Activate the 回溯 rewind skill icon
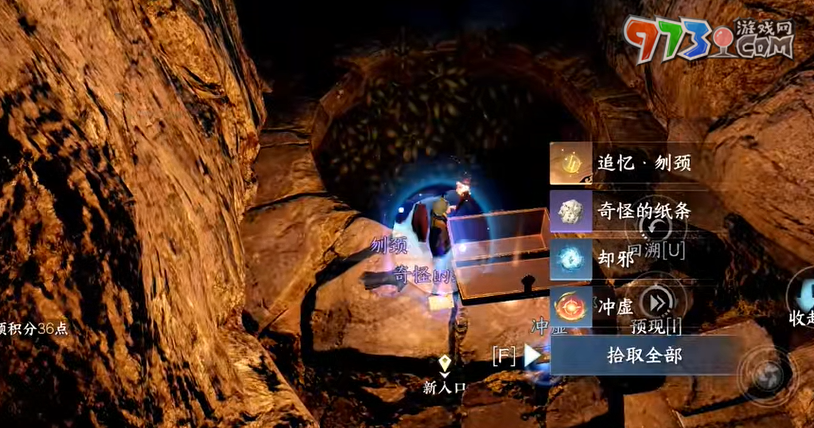The width and height of the screenshot is (814, 428). [x=655, y=229]
